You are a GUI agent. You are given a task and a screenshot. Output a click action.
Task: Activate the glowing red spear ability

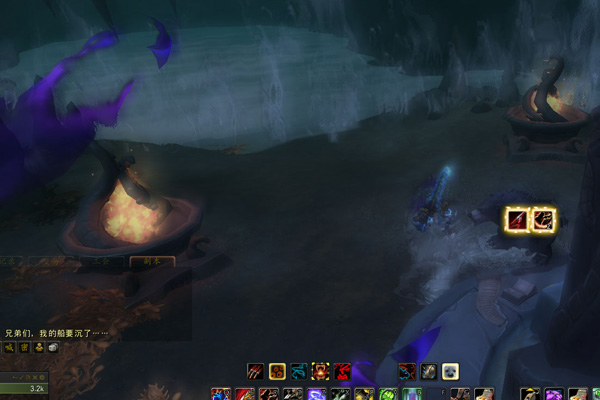pyautogui.click(x=516, y=219)
